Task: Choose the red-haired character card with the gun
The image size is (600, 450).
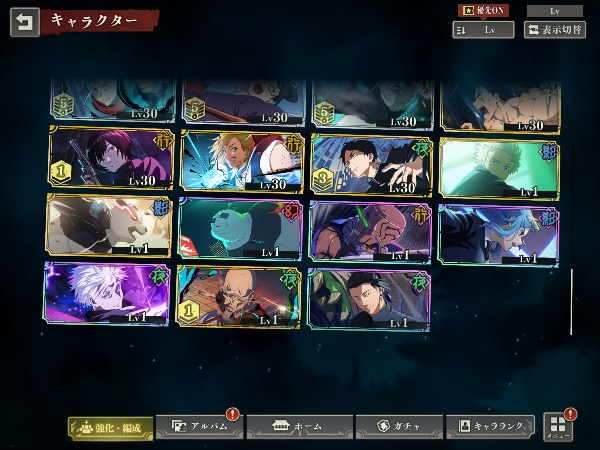Action: point(108,161)
